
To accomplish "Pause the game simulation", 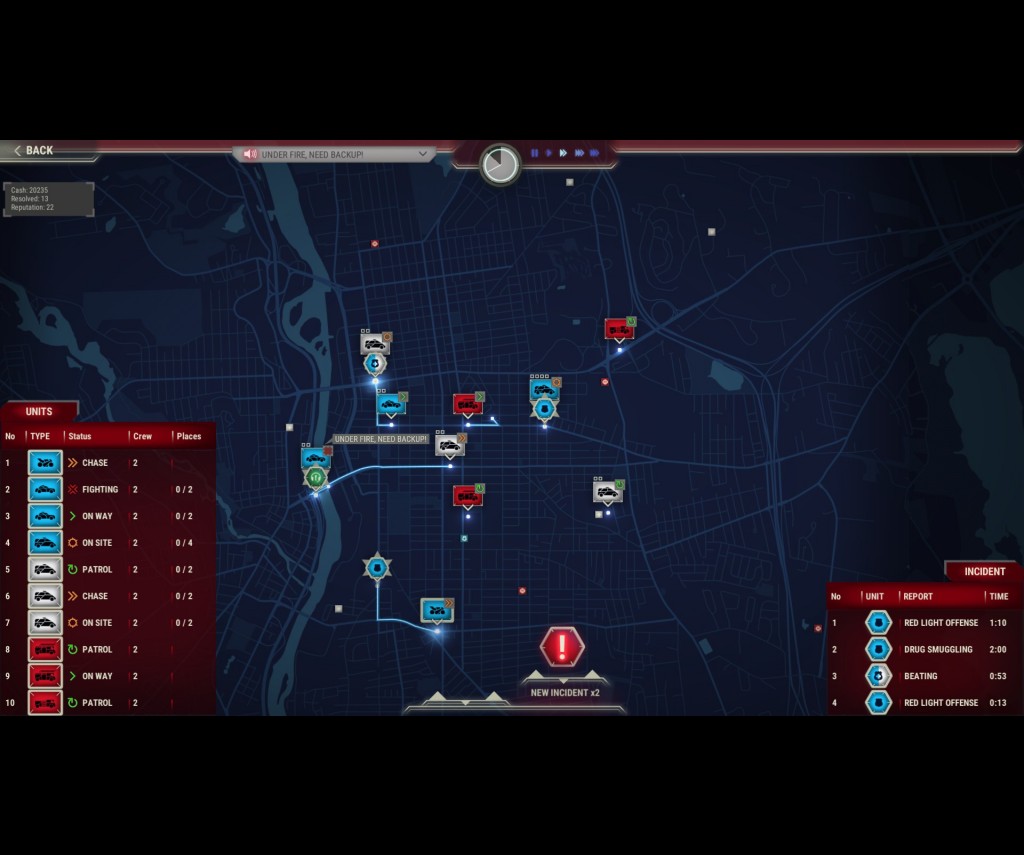I will click(534, 153).
